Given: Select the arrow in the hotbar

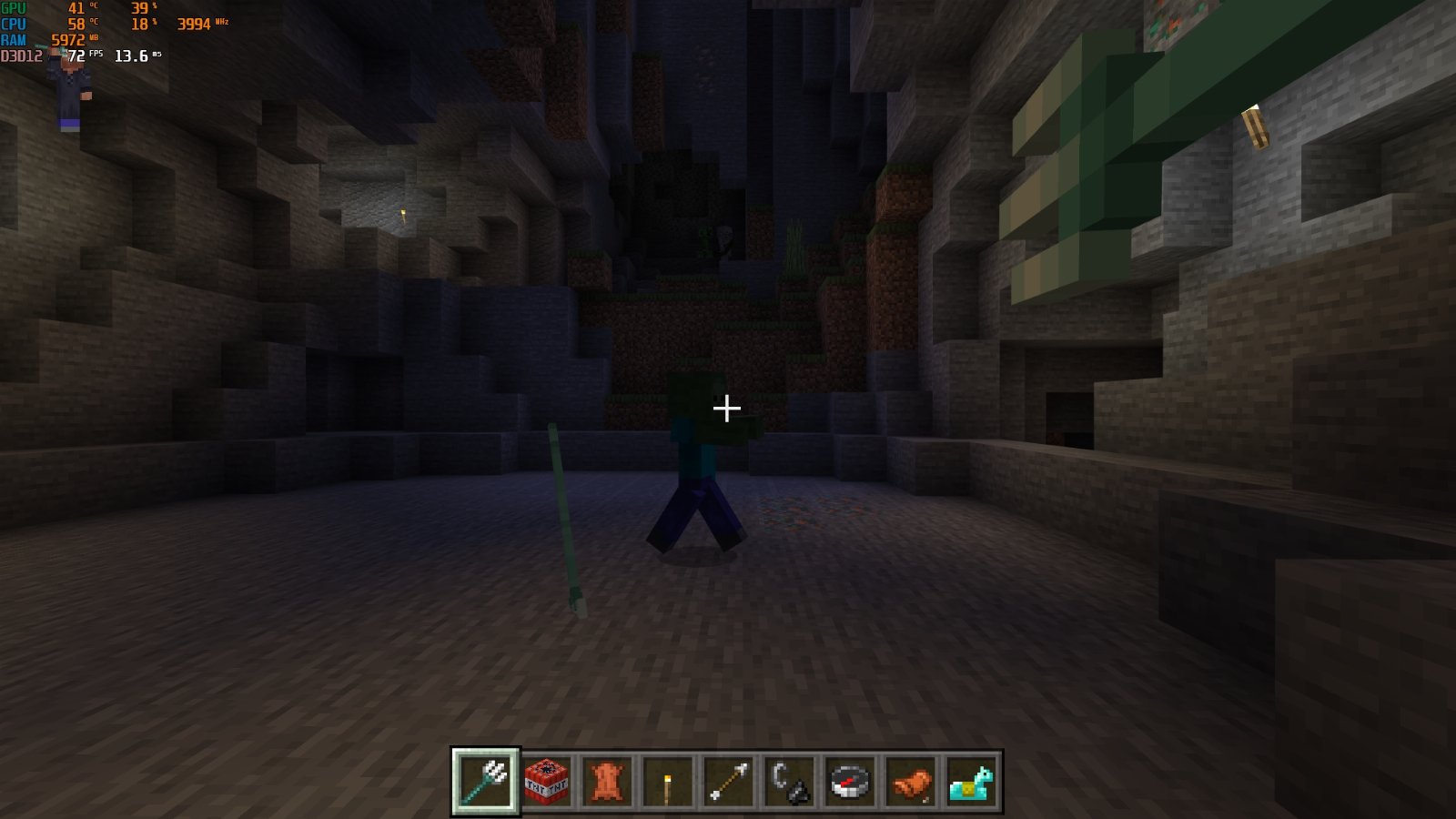Looking at the screenshot, I should coord(728,781).
